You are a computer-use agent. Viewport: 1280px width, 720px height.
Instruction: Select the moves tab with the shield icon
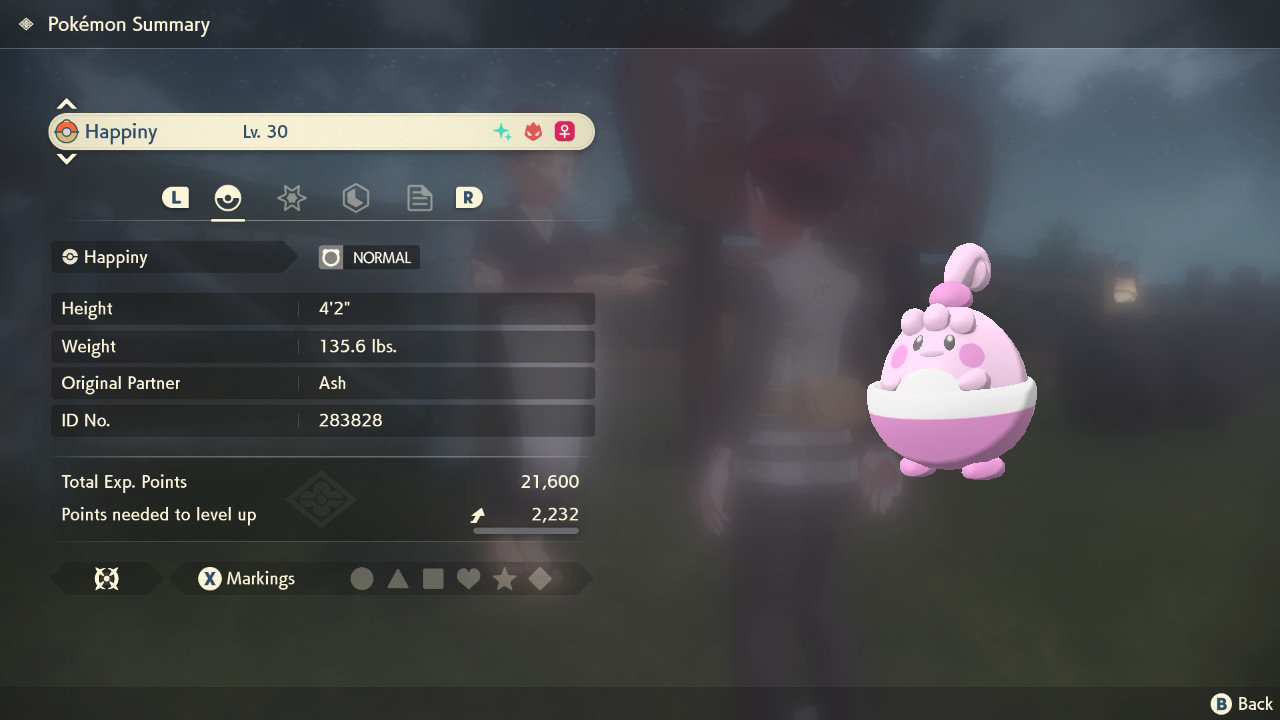pyautogui.click(x=356, y=197)
